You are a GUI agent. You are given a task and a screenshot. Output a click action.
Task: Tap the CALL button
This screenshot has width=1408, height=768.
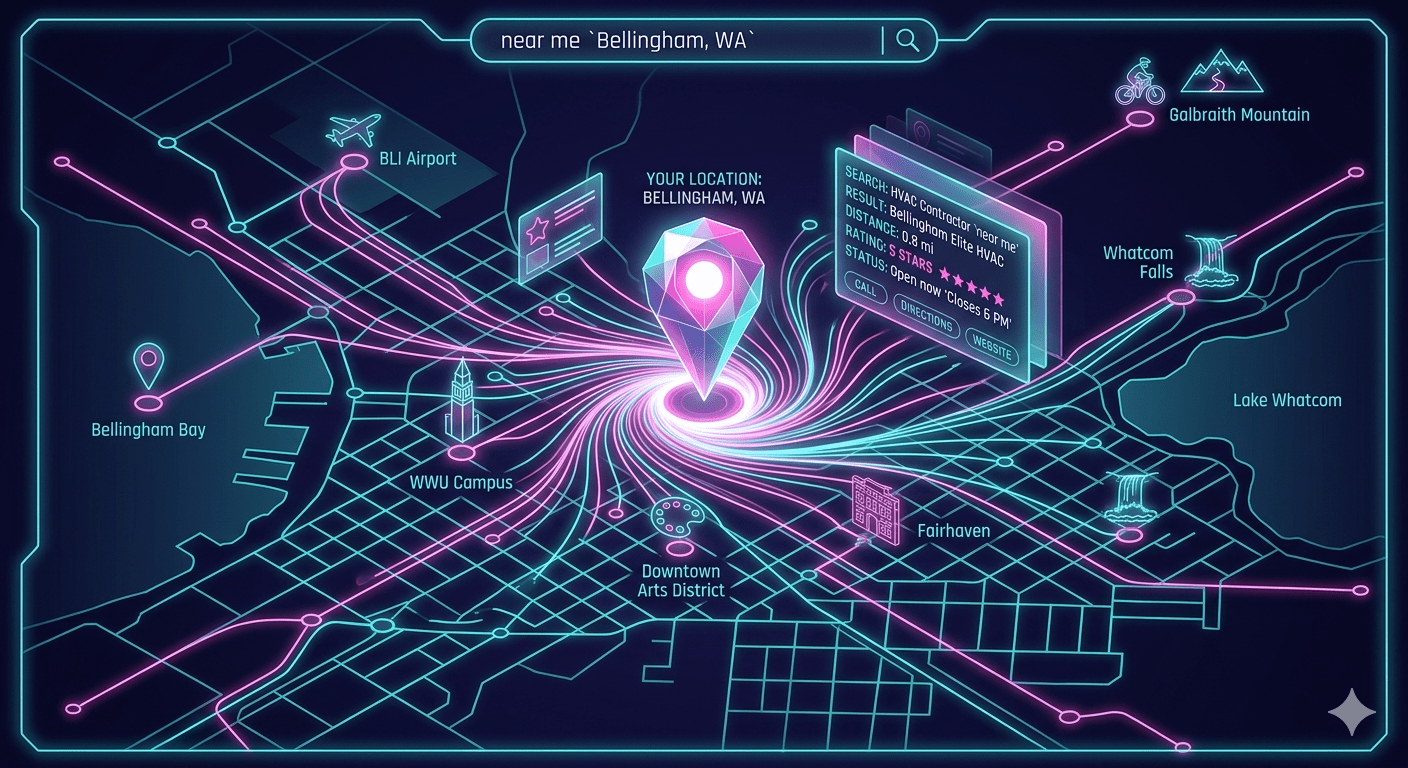point(865,289)
